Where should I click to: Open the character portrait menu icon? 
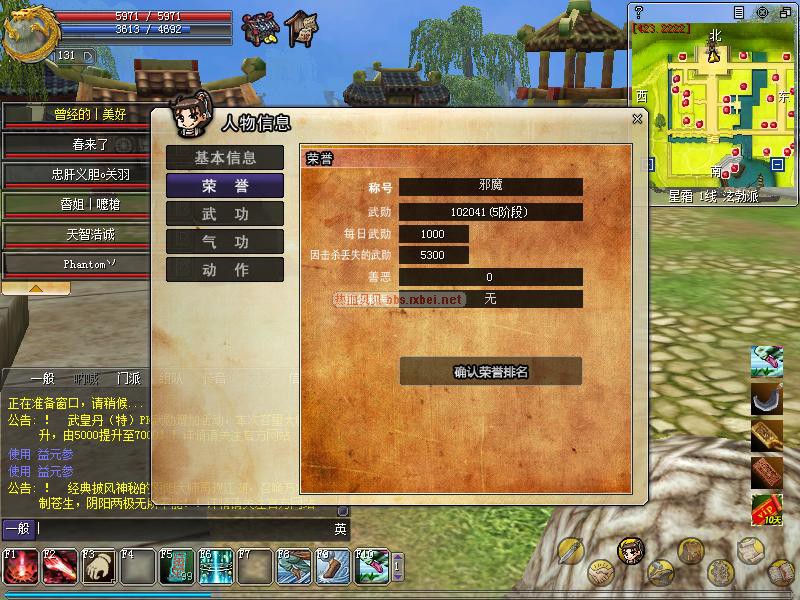tap(630, 550)
